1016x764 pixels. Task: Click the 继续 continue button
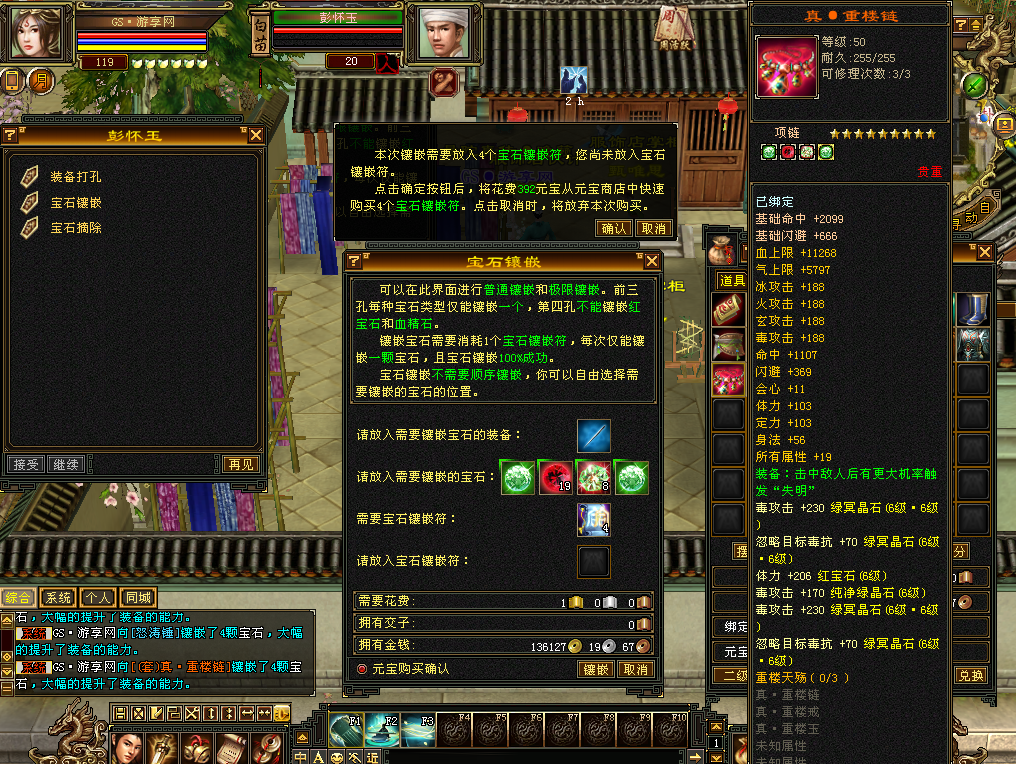[66, 465]
